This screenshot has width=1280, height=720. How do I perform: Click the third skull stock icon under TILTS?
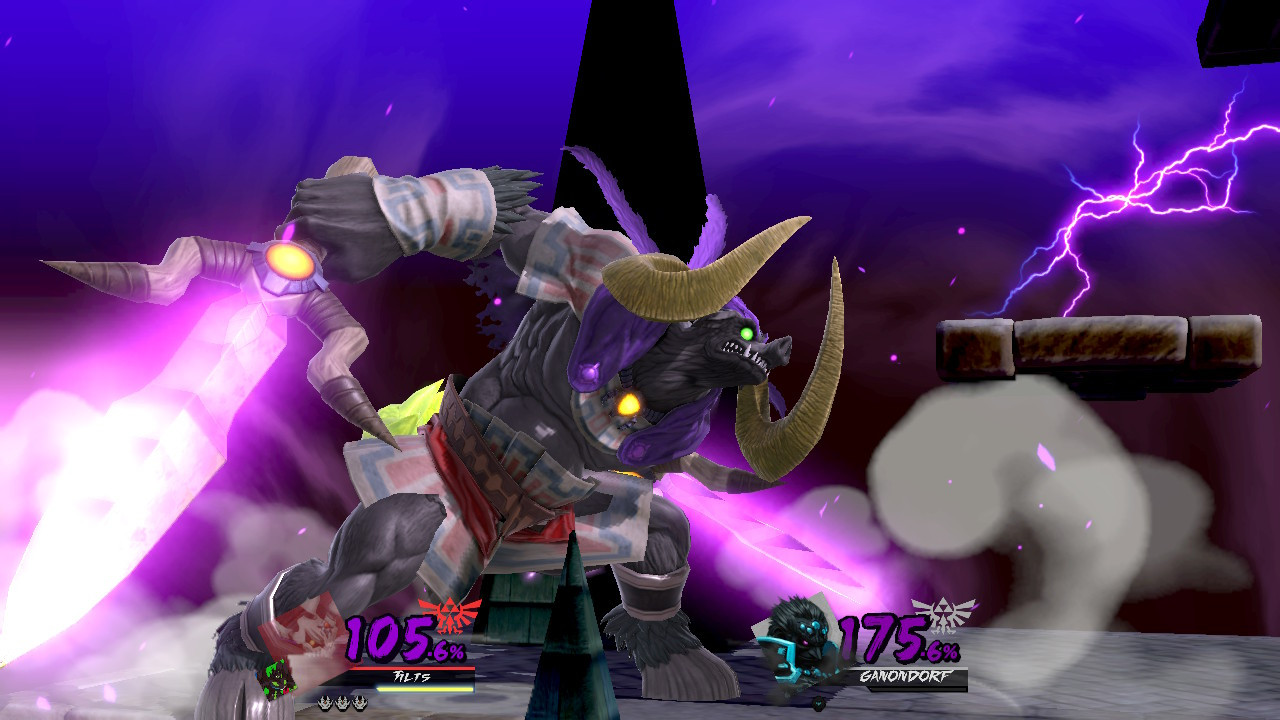point(360,702)
